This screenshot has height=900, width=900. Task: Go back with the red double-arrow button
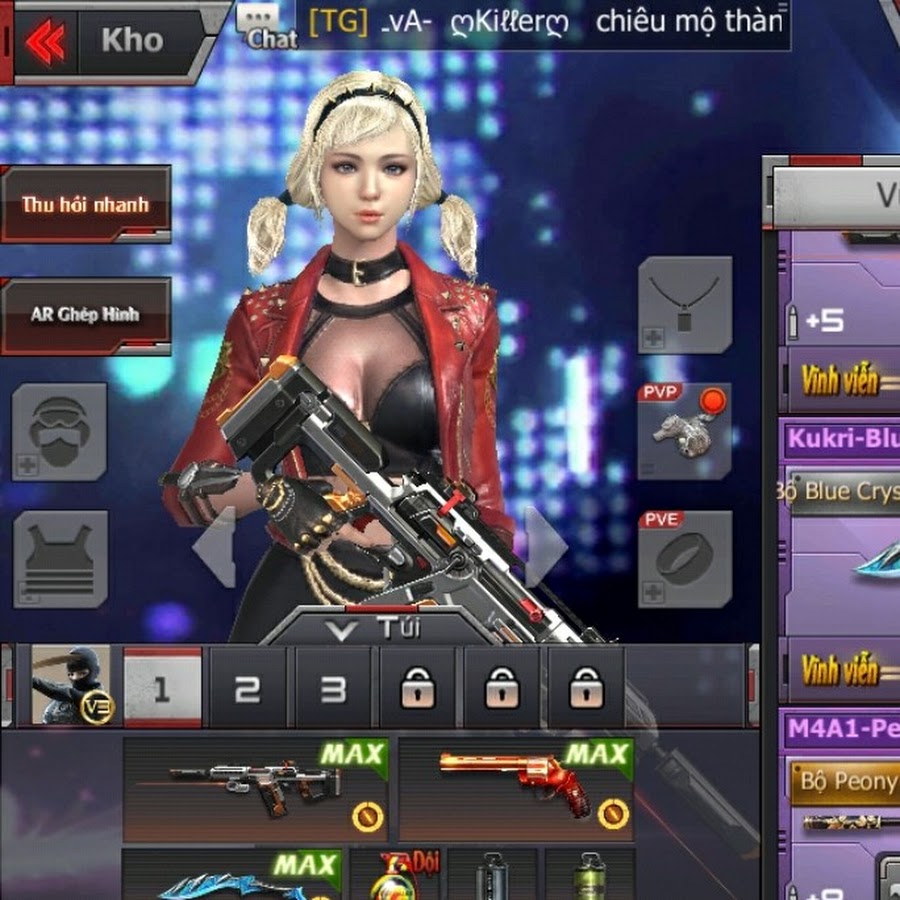click(x=45, y=41)
